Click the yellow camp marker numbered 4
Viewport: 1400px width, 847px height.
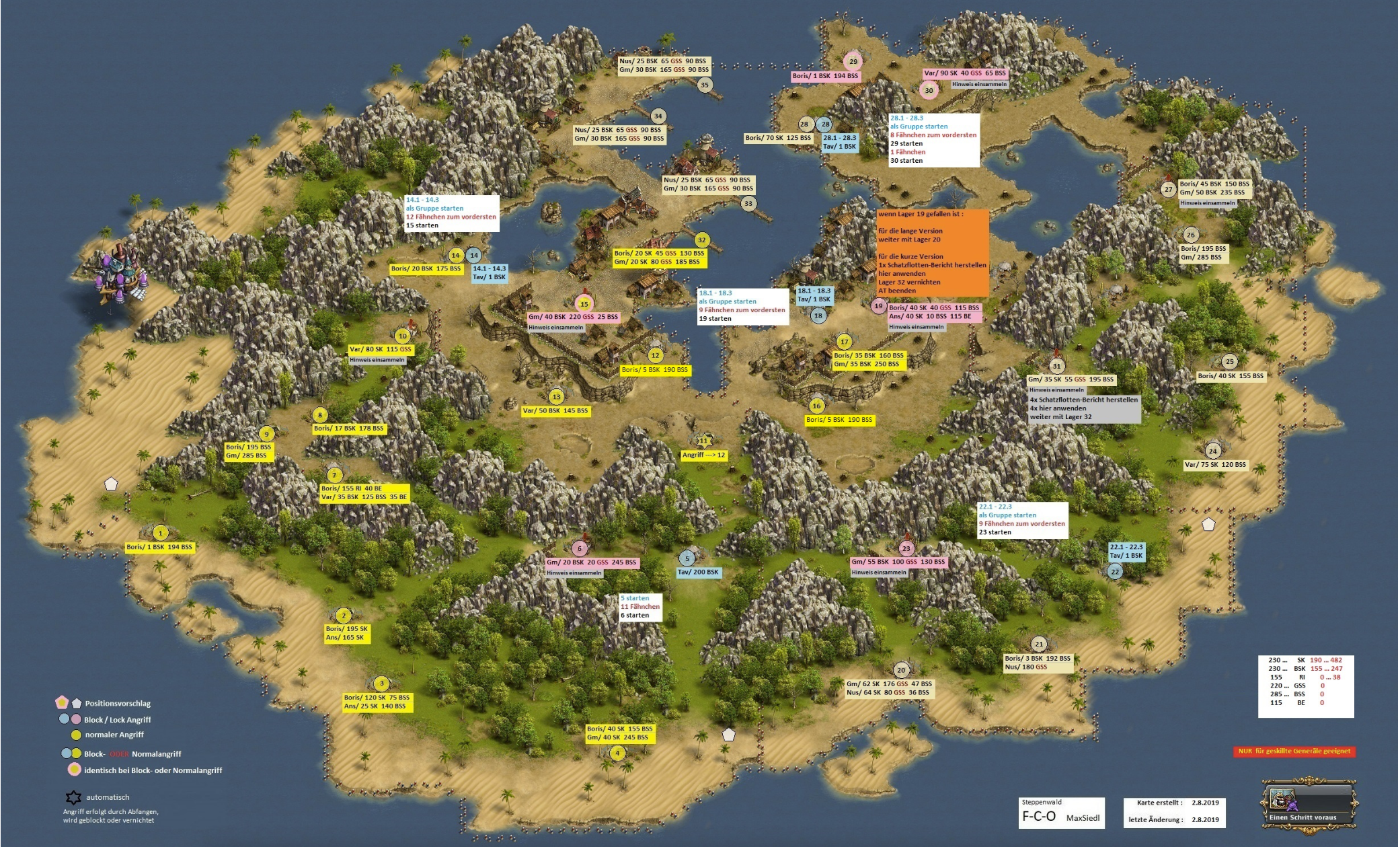tap(617, 753)
